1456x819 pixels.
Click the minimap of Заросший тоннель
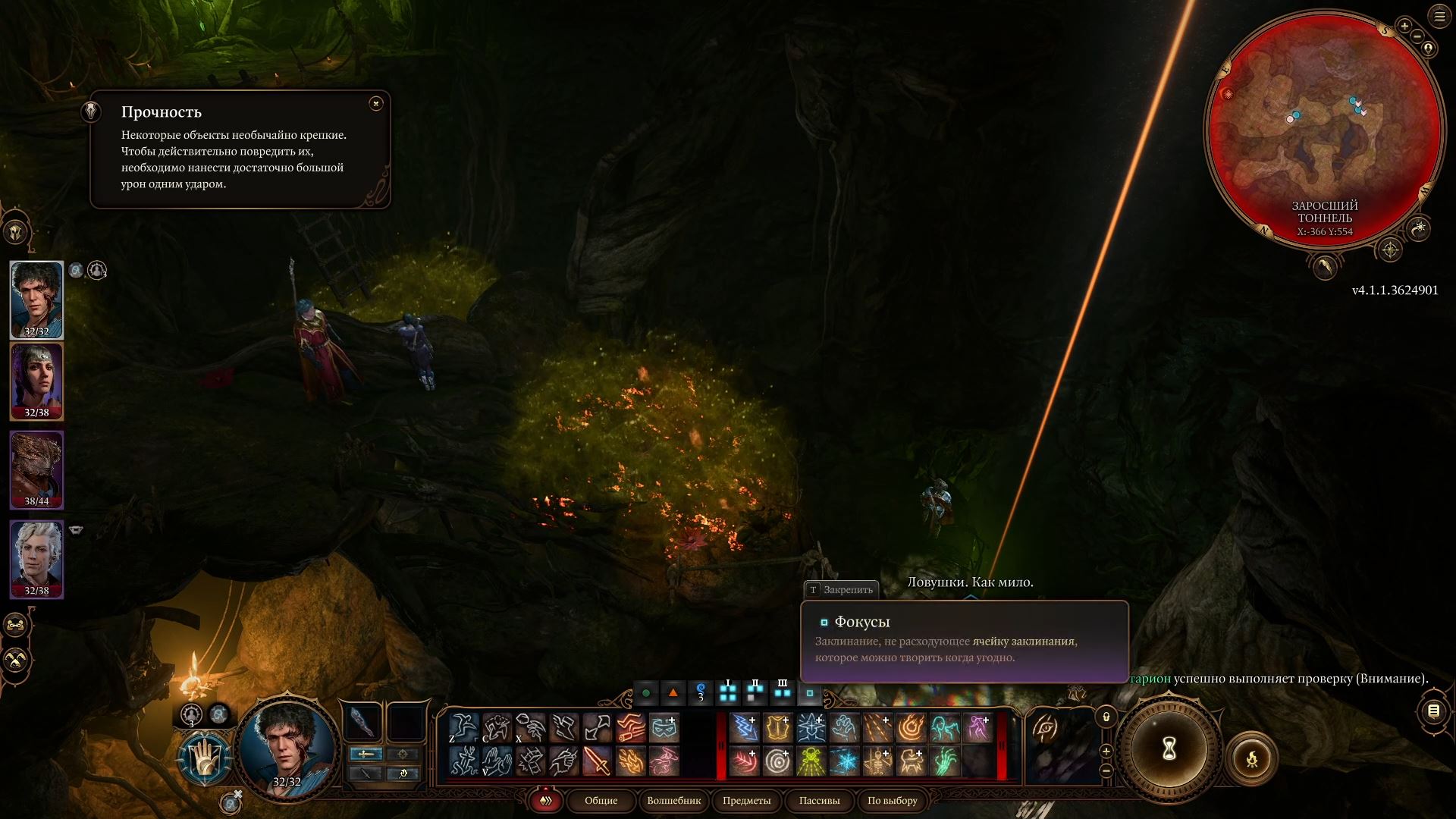coord(1325,129)
